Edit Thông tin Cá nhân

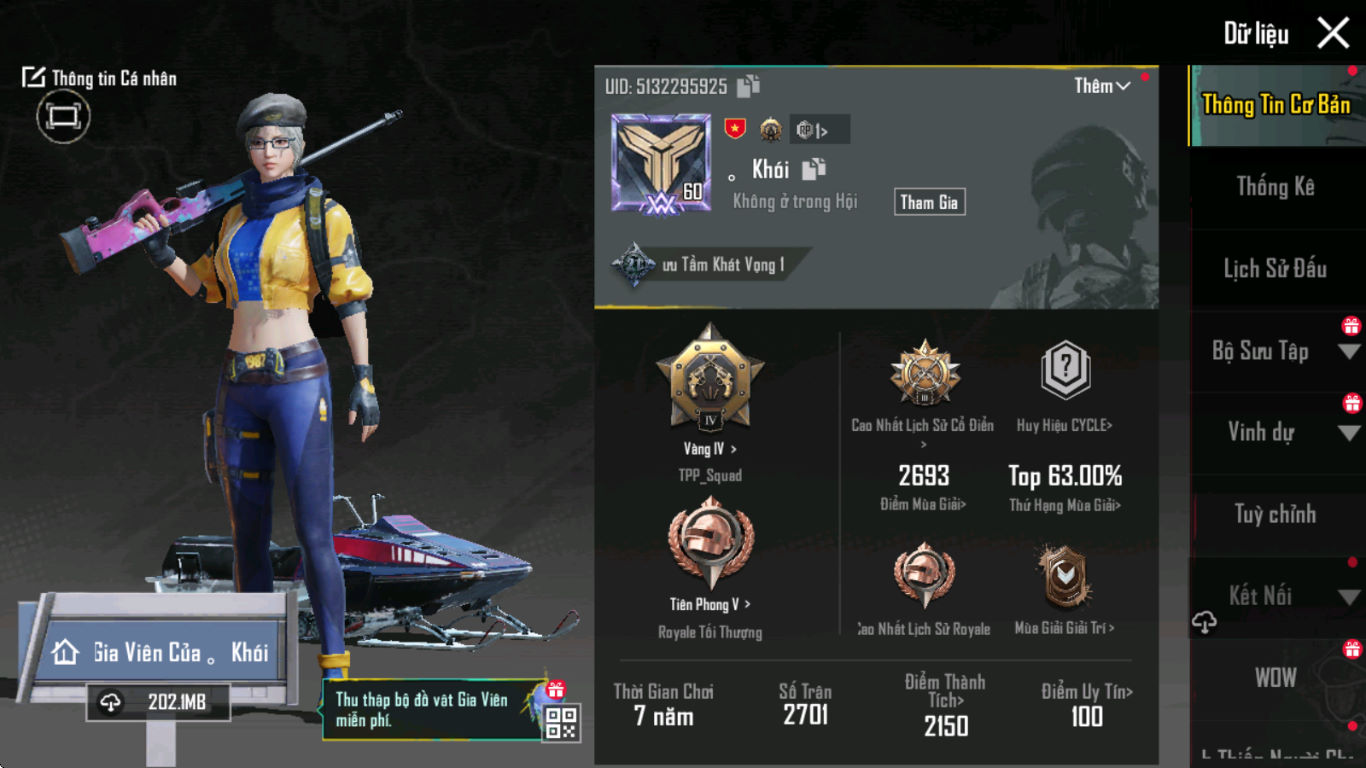tap(99, 78)
